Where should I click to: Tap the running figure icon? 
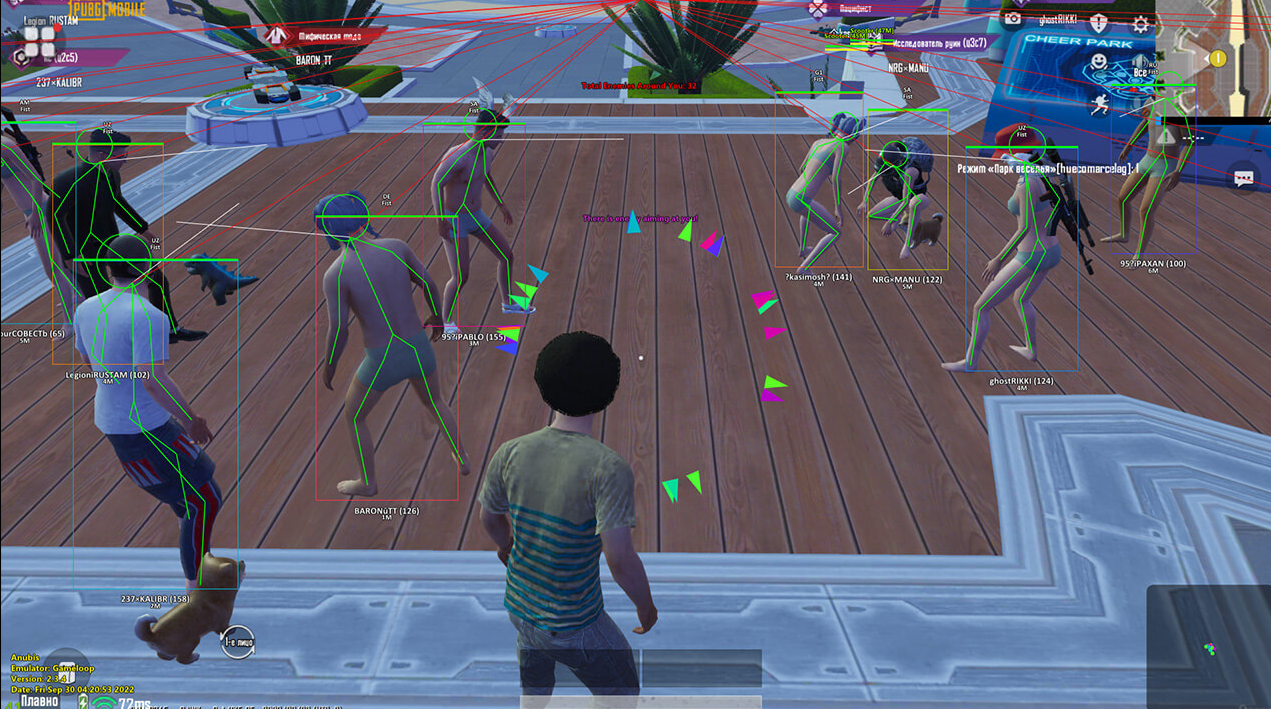tap(1100, 104)
